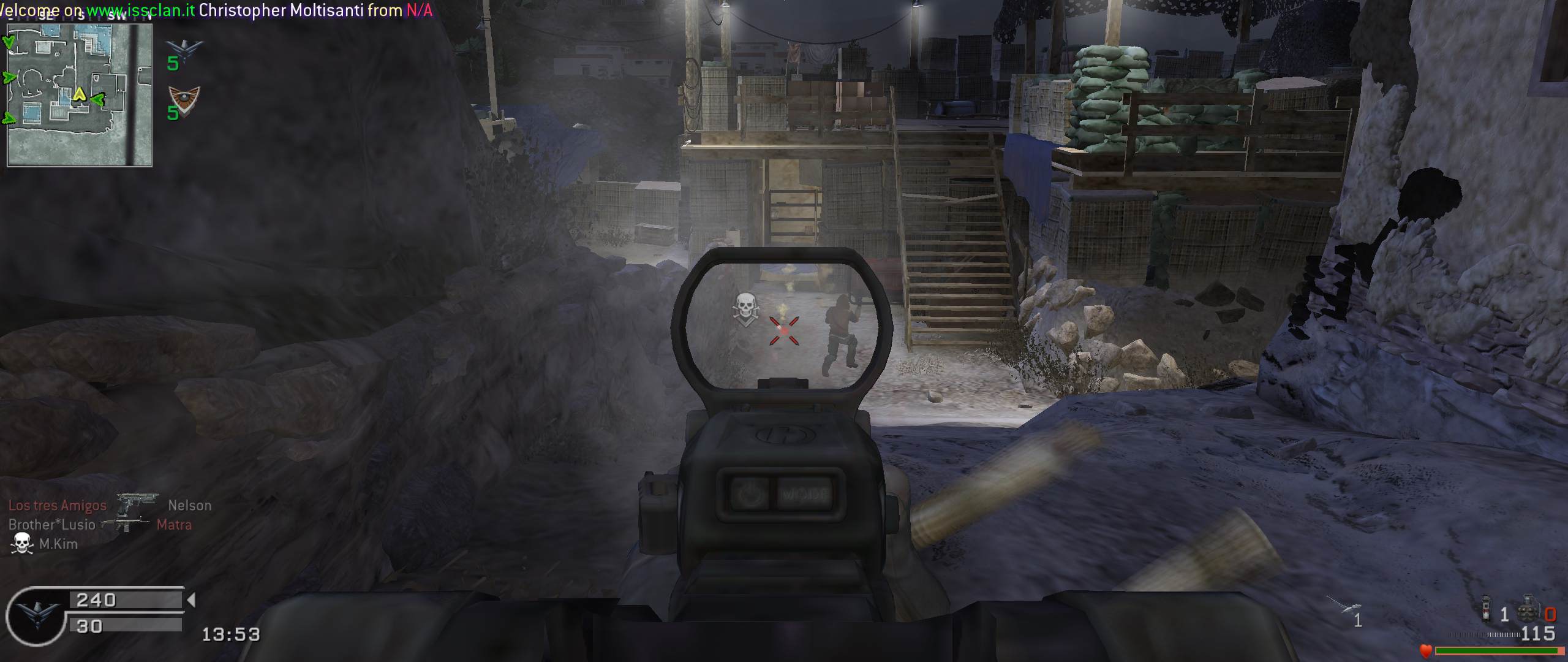Screen dimensions: 1568x662
Task: Open the www.issclan.it link in the welcome message
Action: click(141, 10)
